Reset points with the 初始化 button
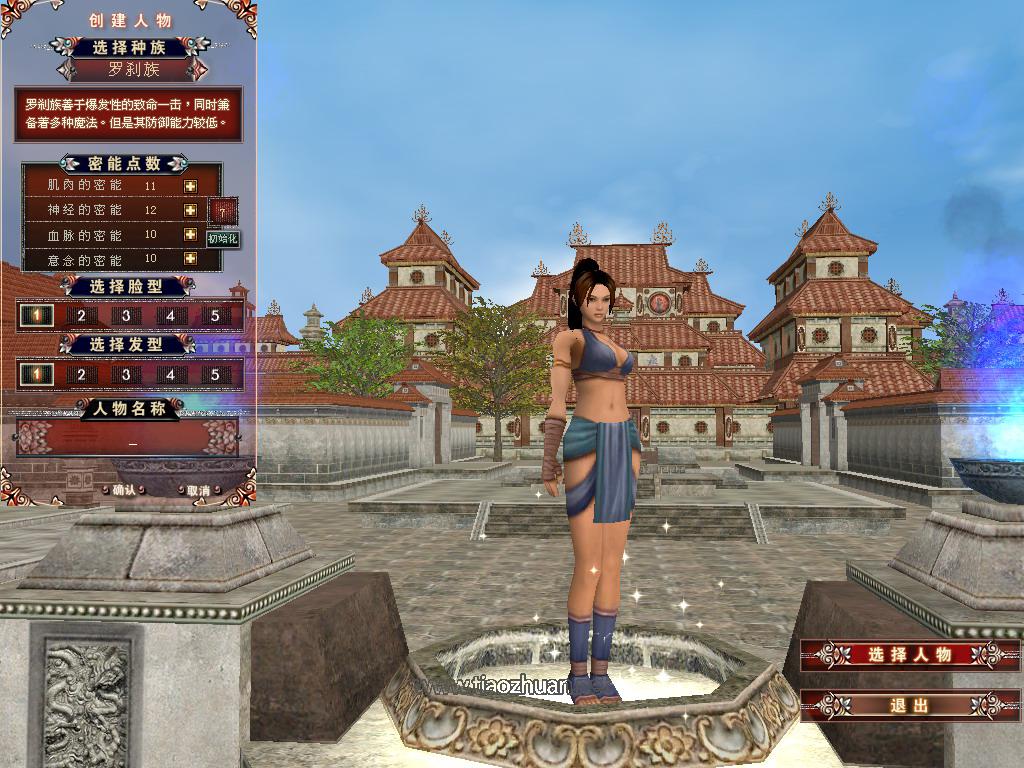 (223, 239)
